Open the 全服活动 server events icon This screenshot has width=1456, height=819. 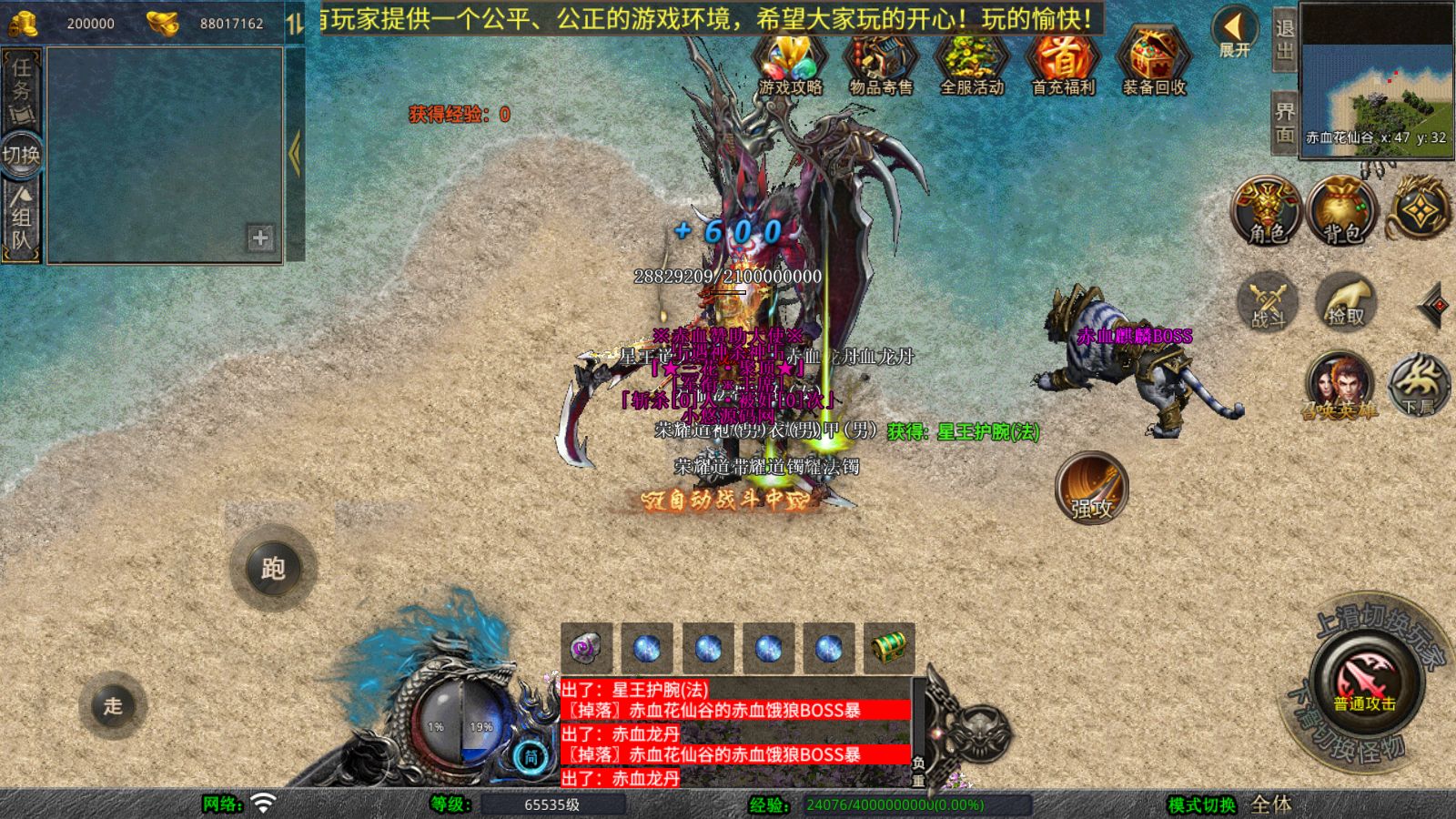coord(970,62)
